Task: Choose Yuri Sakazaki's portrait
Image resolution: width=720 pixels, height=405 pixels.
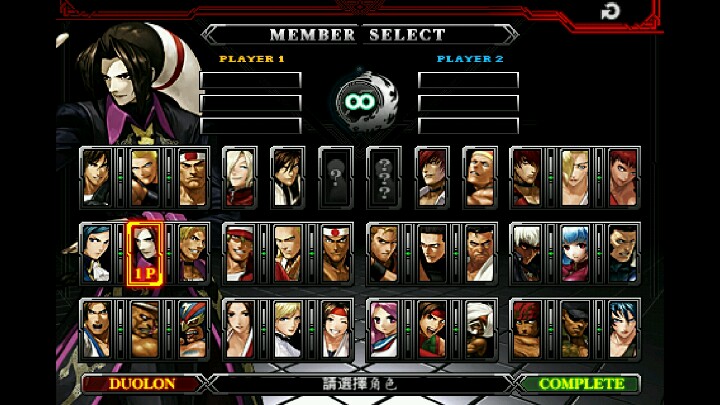Action: point(336,327)
